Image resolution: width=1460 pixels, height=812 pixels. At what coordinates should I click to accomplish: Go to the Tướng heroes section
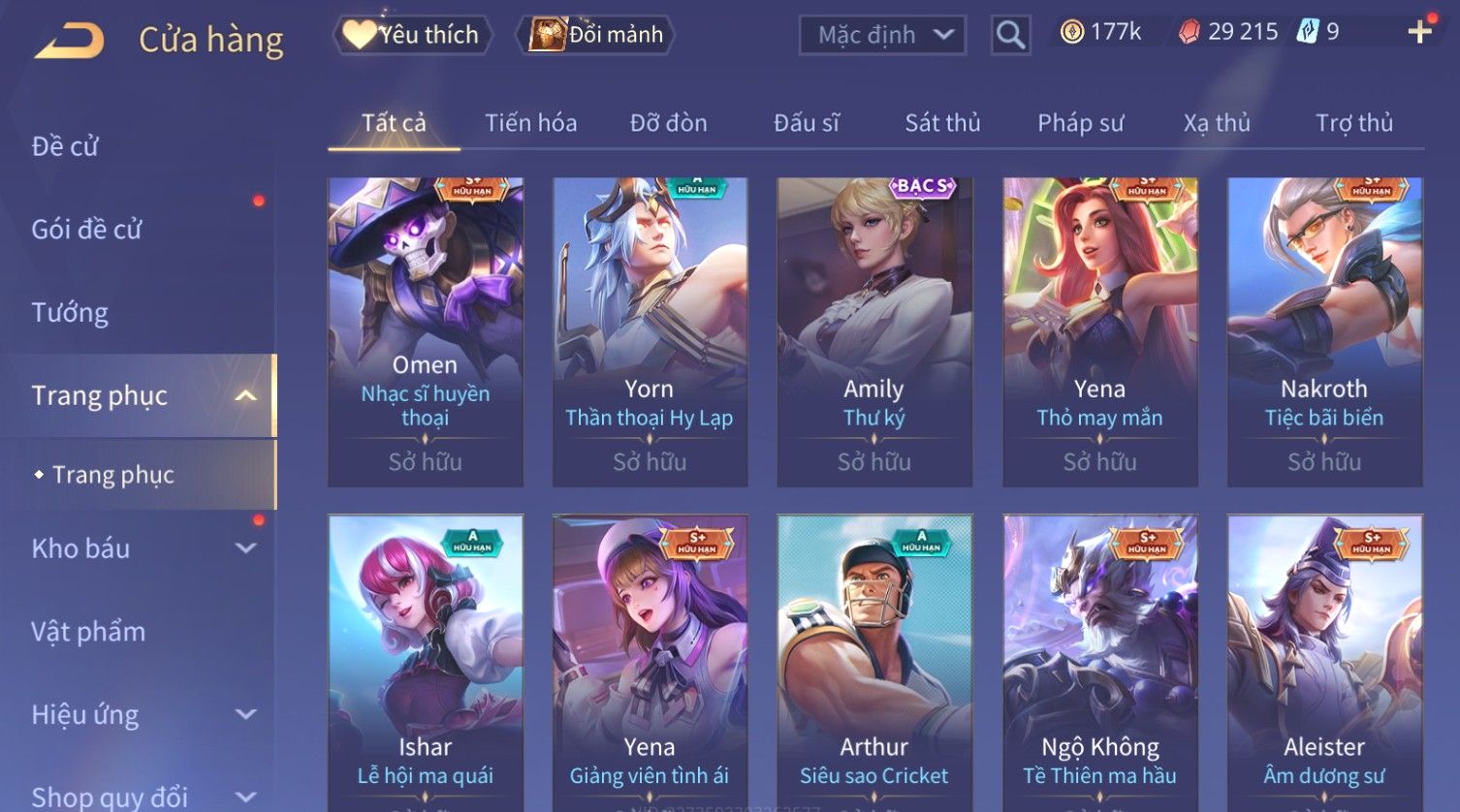pos(70,313)
